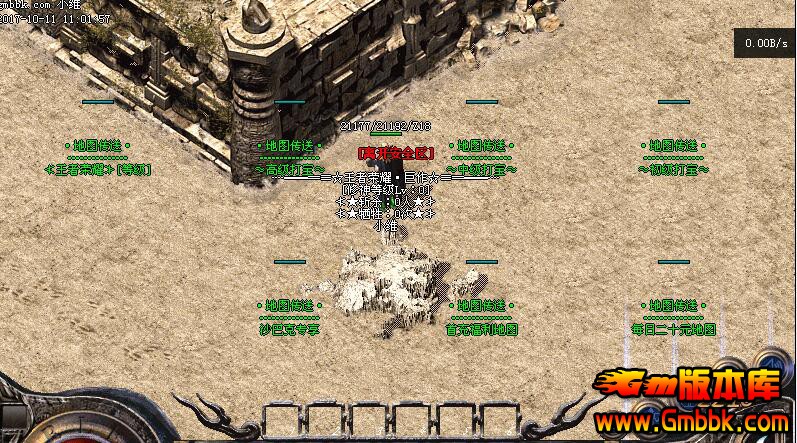Click the 初级打宝 map teleport label

[673, 169]
